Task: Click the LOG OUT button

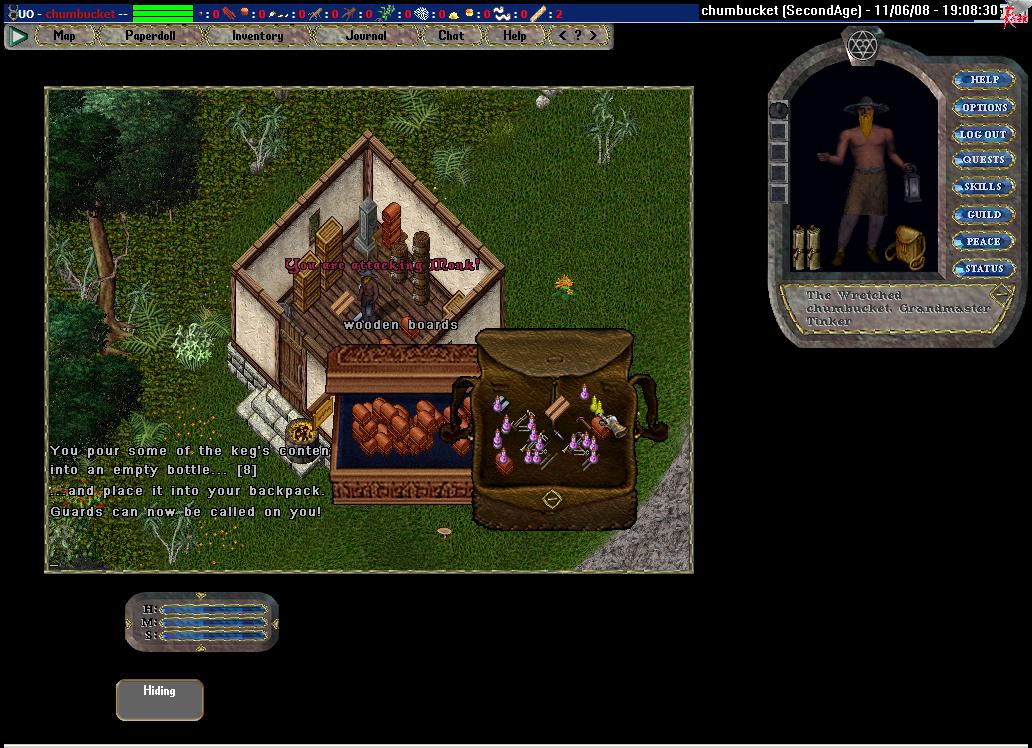Action: 984,134
